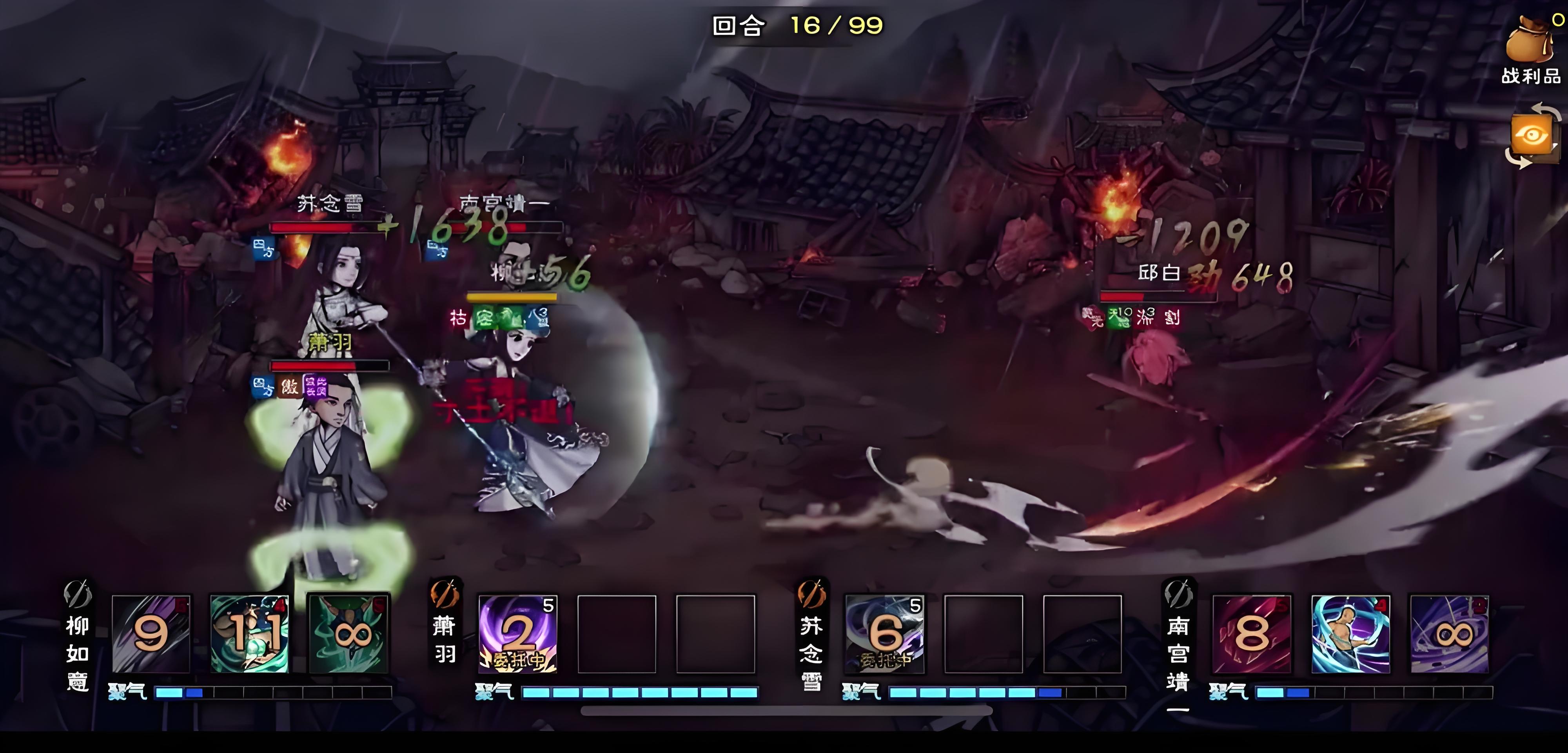Choose 南宫靖一's purple infinity-marked skill
This screenshot has width=1568, height=753.
click(x=1450, y=634)
